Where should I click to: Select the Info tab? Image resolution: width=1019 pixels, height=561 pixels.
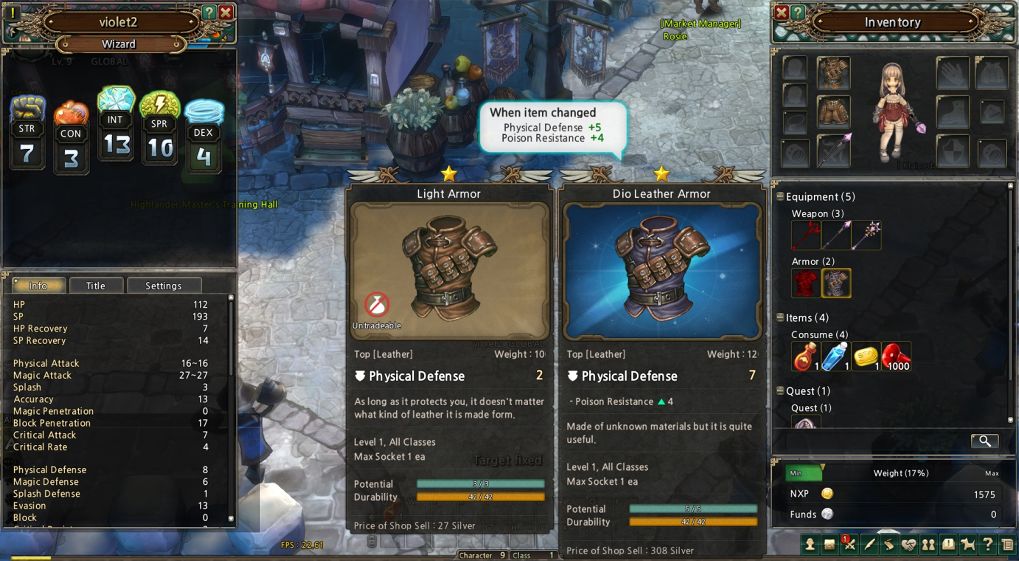tap(38, 285)
